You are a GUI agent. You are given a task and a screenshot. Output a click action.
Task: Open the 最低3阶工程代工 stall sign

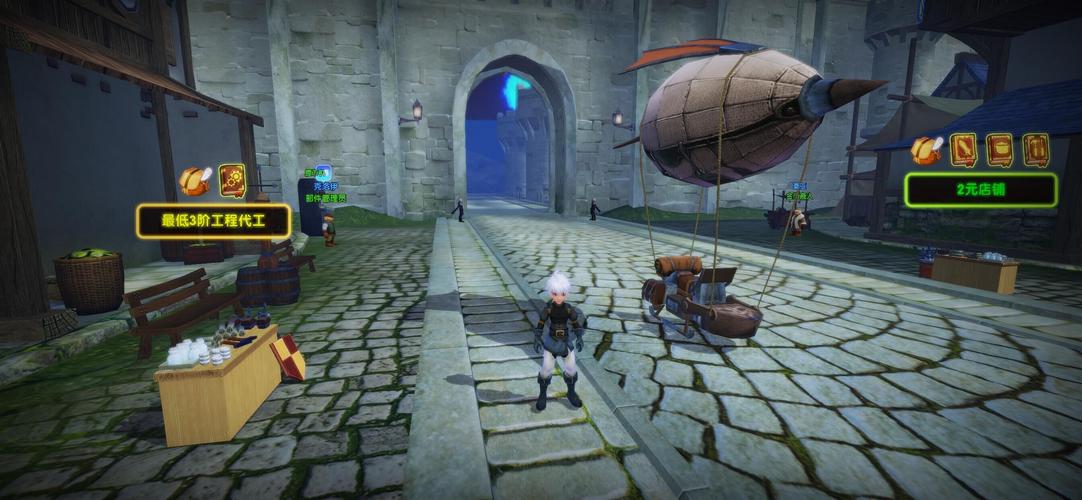tap(213, 221)
